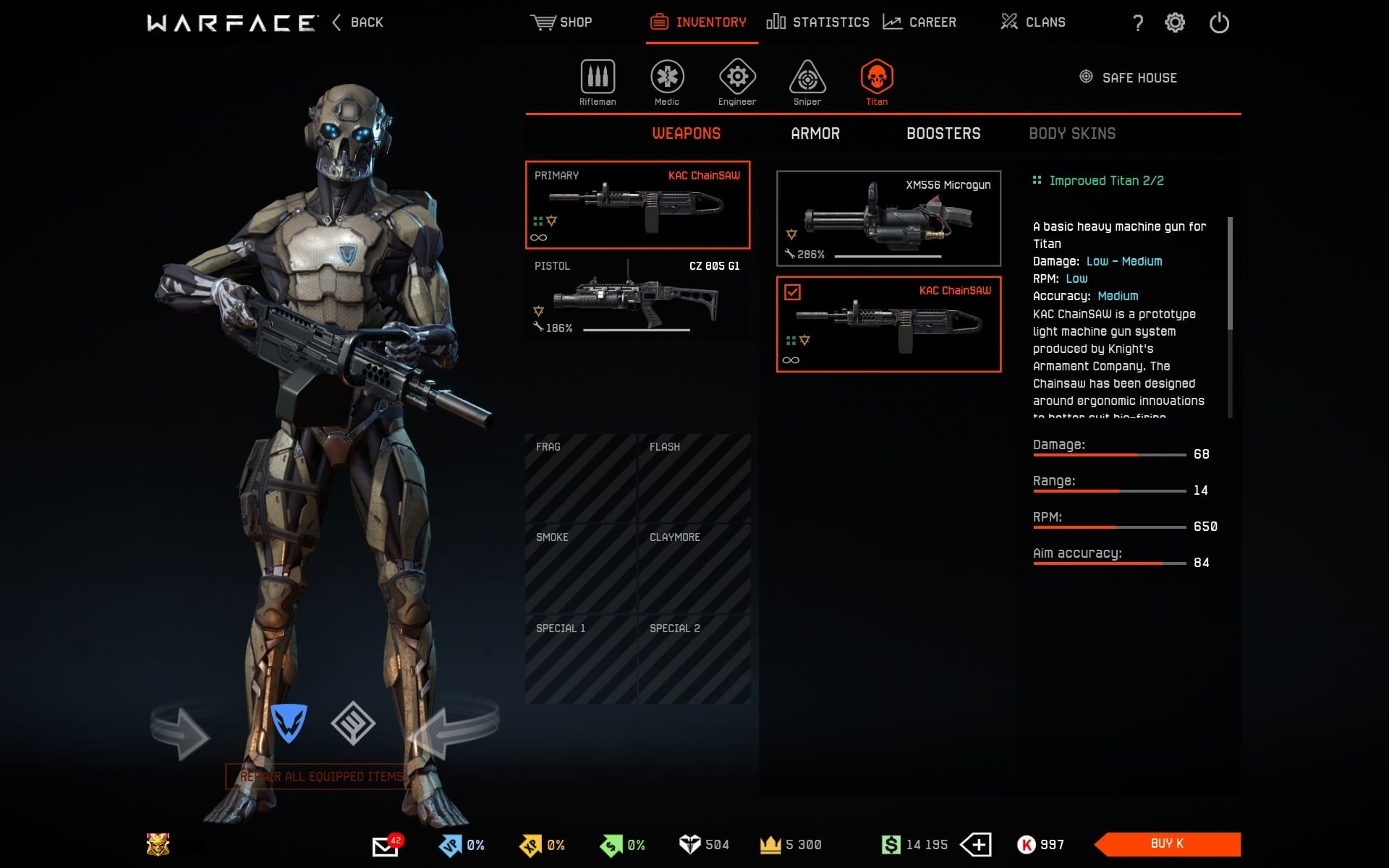Click the Safe House location icon
Screen dimensions: 1389x868
tap(1085, 77)
